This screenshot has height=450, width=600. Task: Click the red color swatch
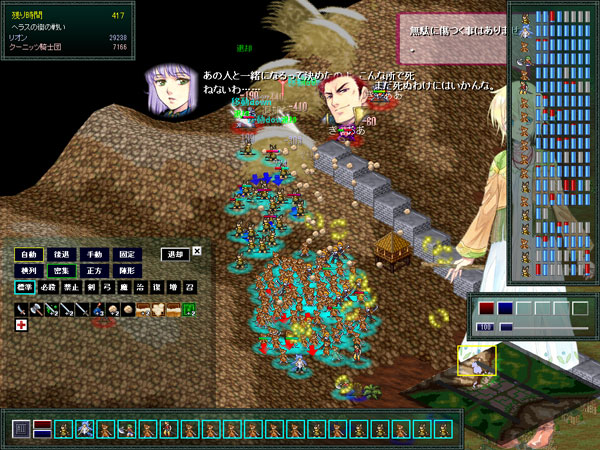(487, 308)
